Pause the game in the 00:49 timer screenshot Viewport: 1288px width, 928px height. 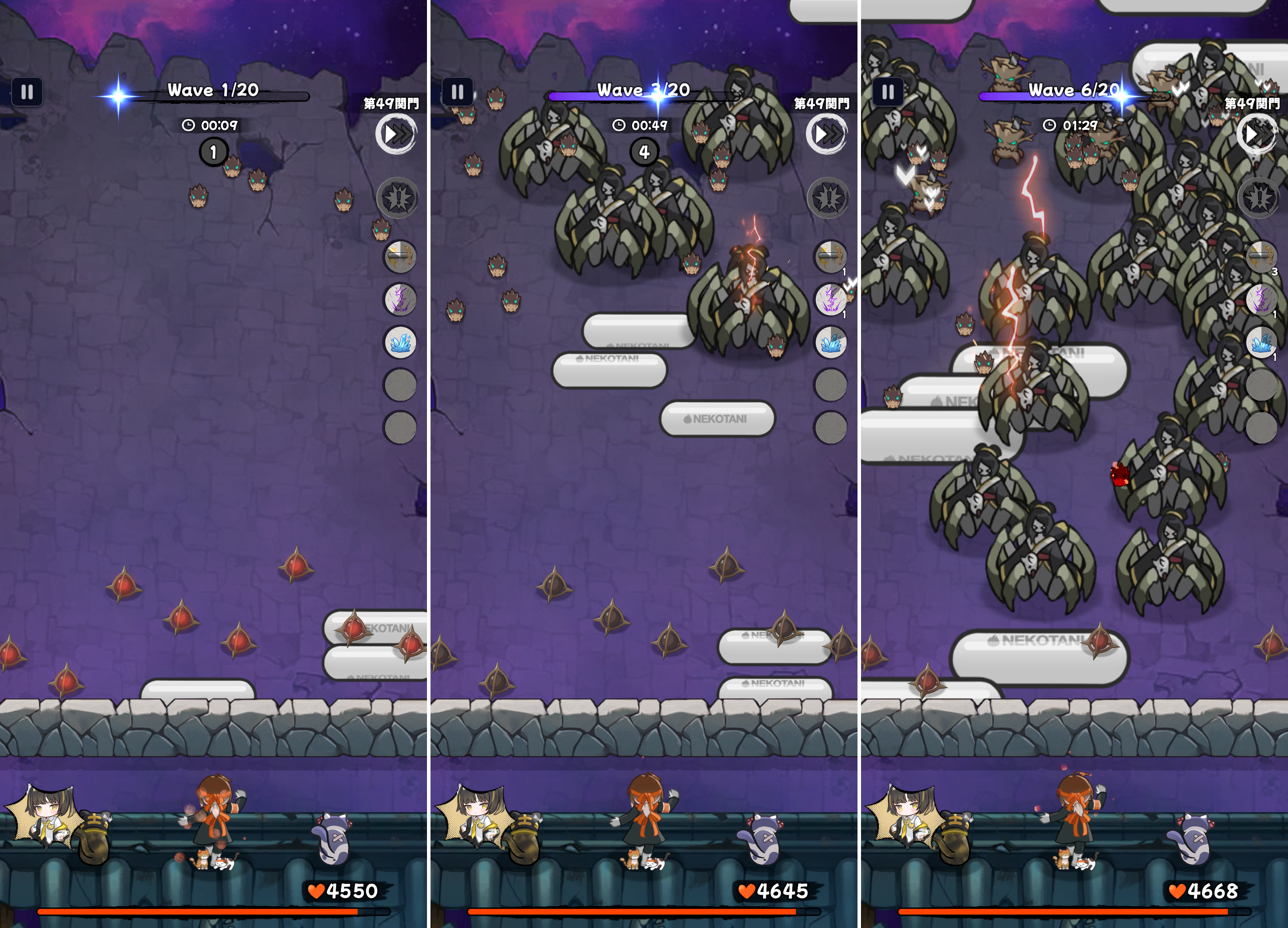pos(457,92)
